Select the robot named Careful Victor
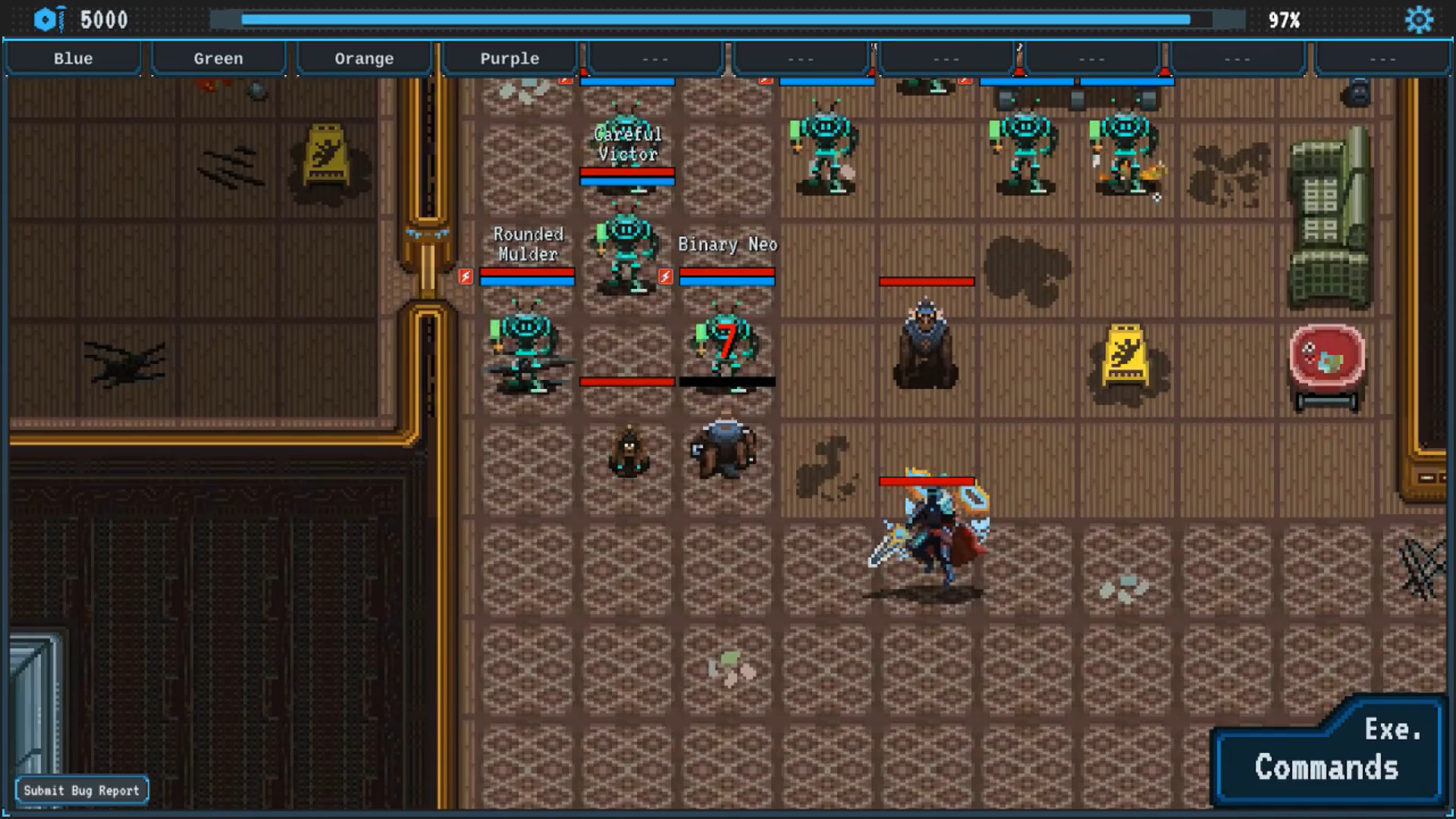Image resolution: width=1456 pixels, height=819 pixels. [x=626, y=246]
